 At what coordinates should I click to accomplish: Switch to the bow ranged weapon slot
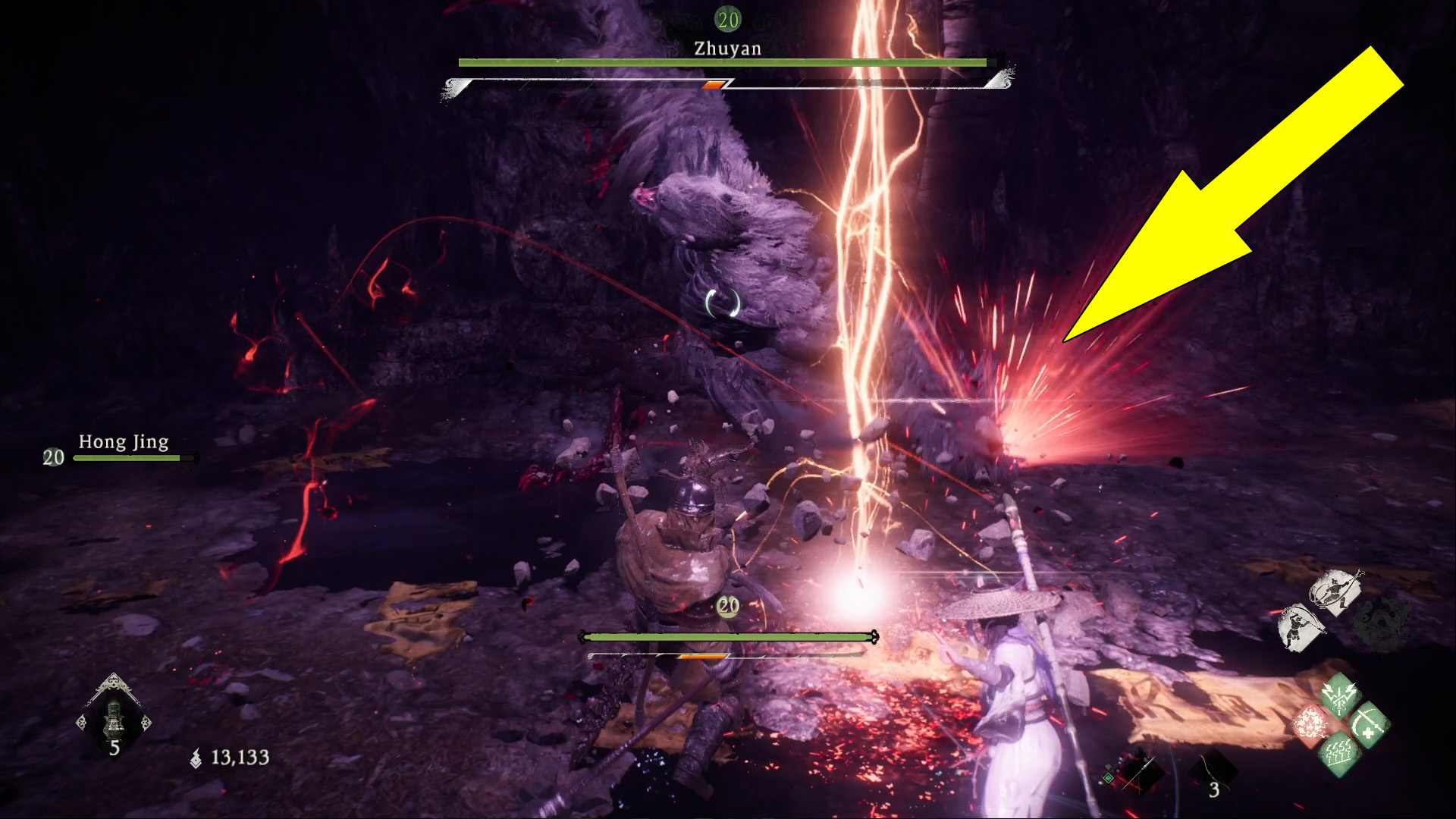click(1212, 773)
